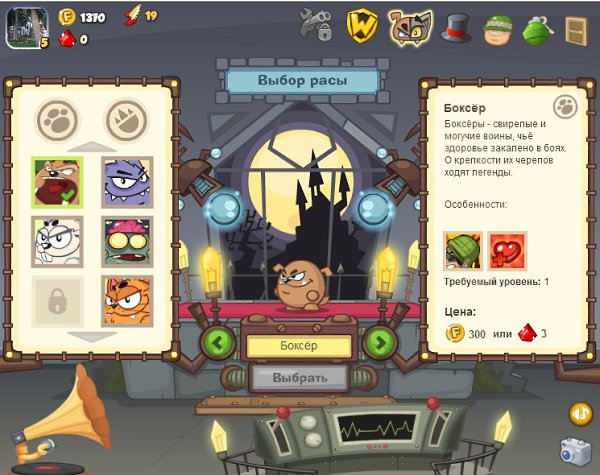Open the top hat menu icon

tap(457, 28)
